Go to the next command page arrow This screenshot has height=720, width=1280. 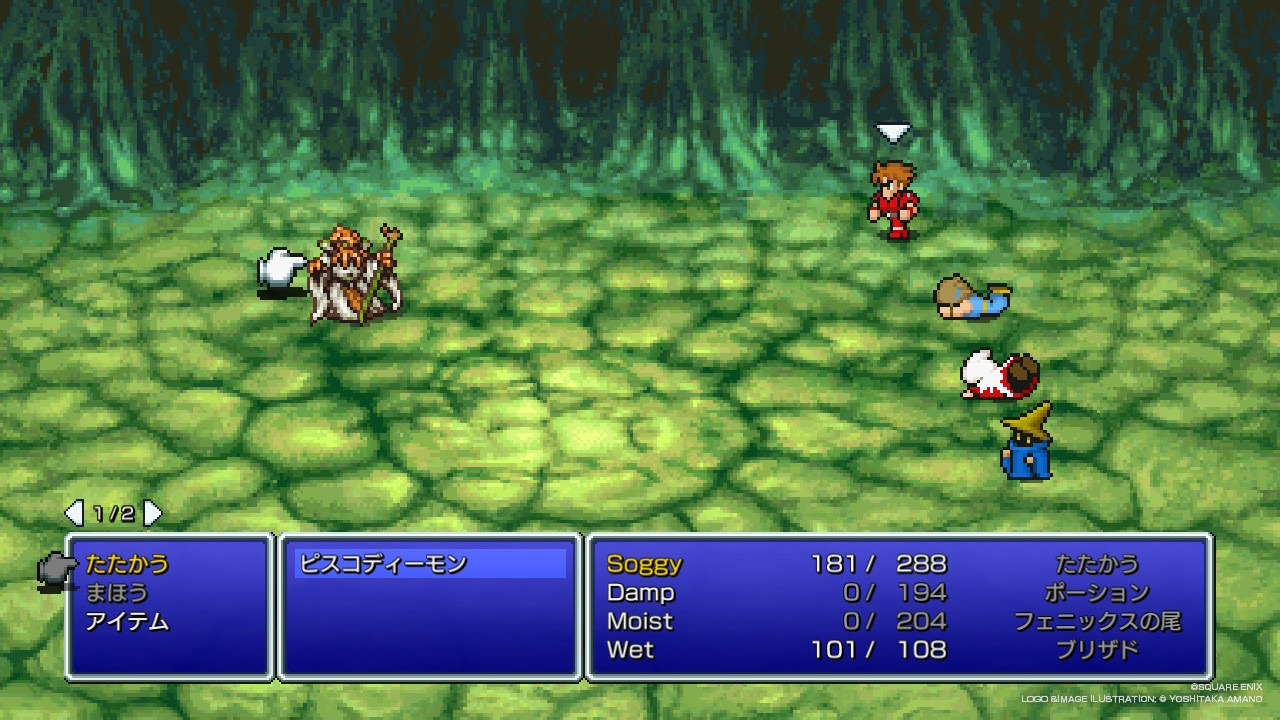click(x=152, y=514)
